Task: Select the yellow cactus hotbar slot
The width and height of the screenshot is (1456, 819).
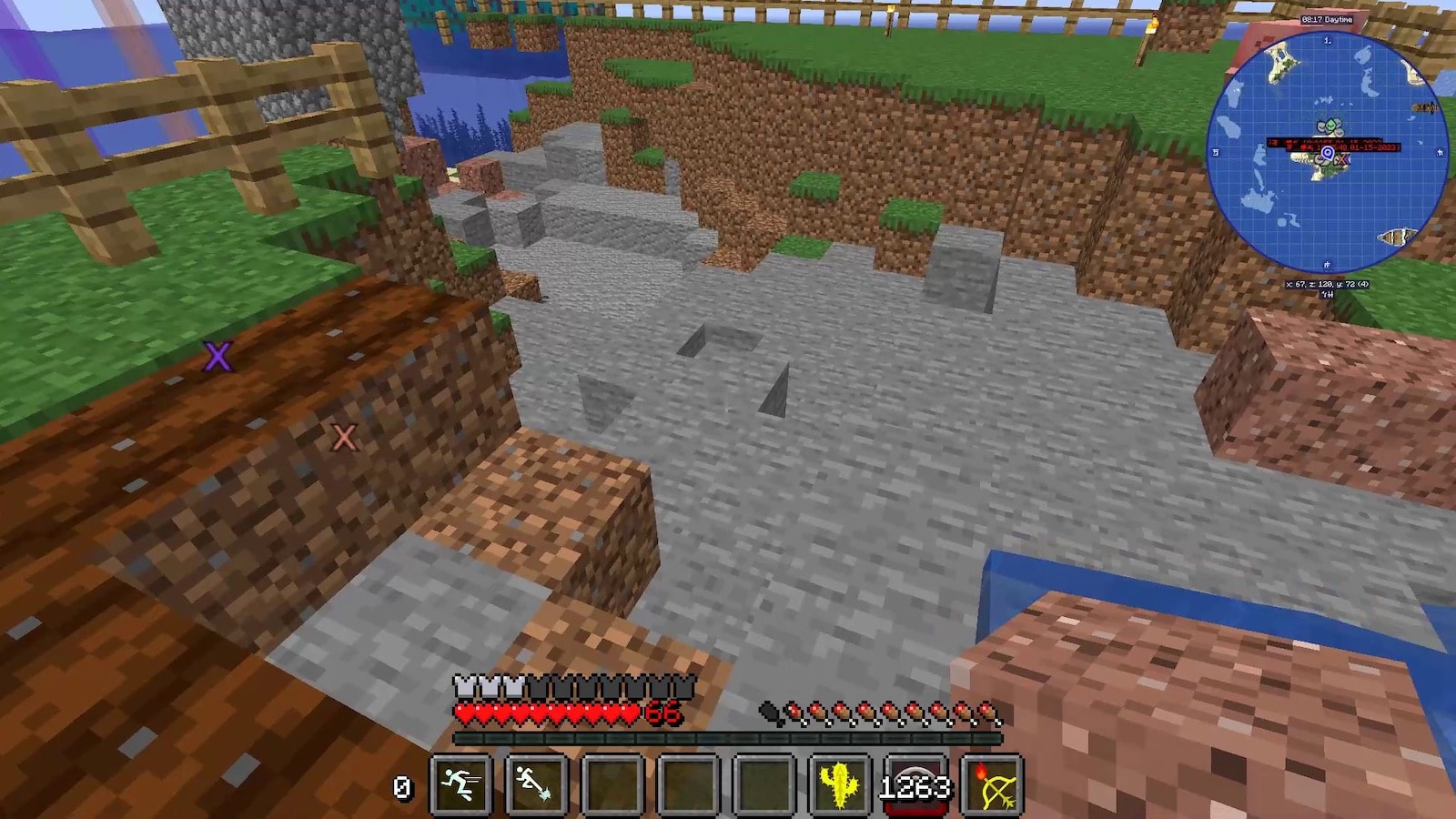Action: [839, 784]
